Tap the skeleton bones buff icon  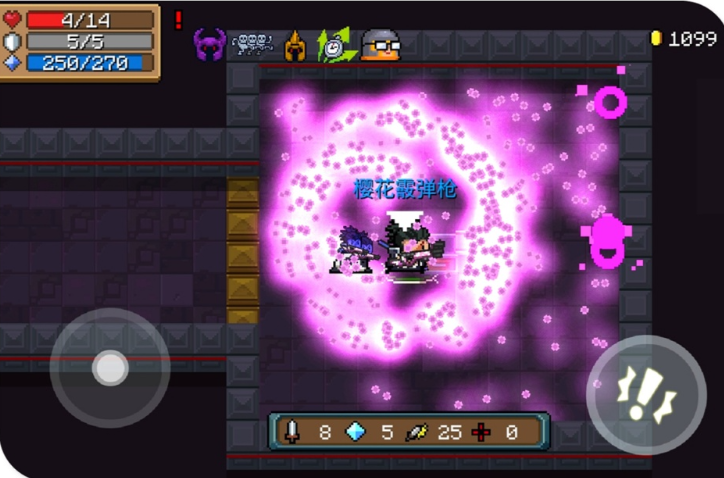point(252,44)
